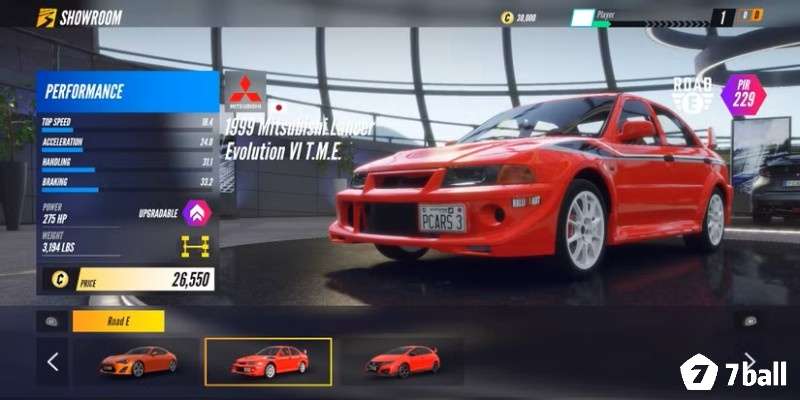The height and width of the screenshot is (400, 800).
Task: Open the Performance panel header
Action: pos(127,92)
